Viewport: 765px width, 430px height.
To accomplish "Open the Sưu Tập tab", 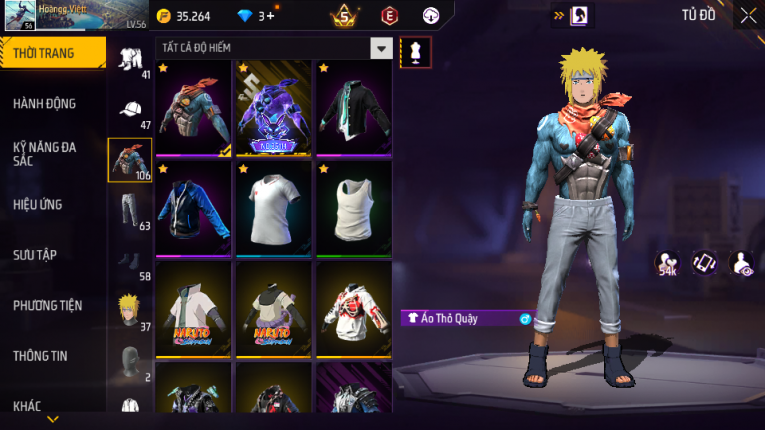I will coord(35,255).
